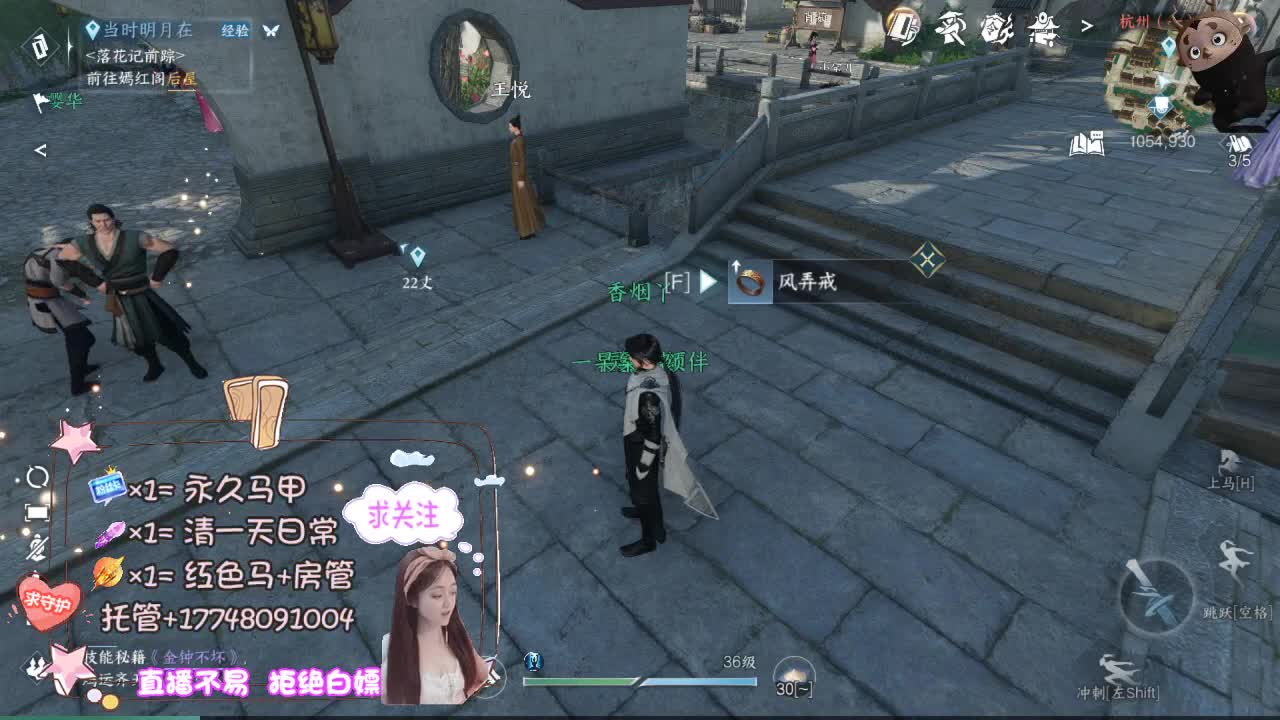Pick up the 风弄戒 ring icon

[750, 284]
